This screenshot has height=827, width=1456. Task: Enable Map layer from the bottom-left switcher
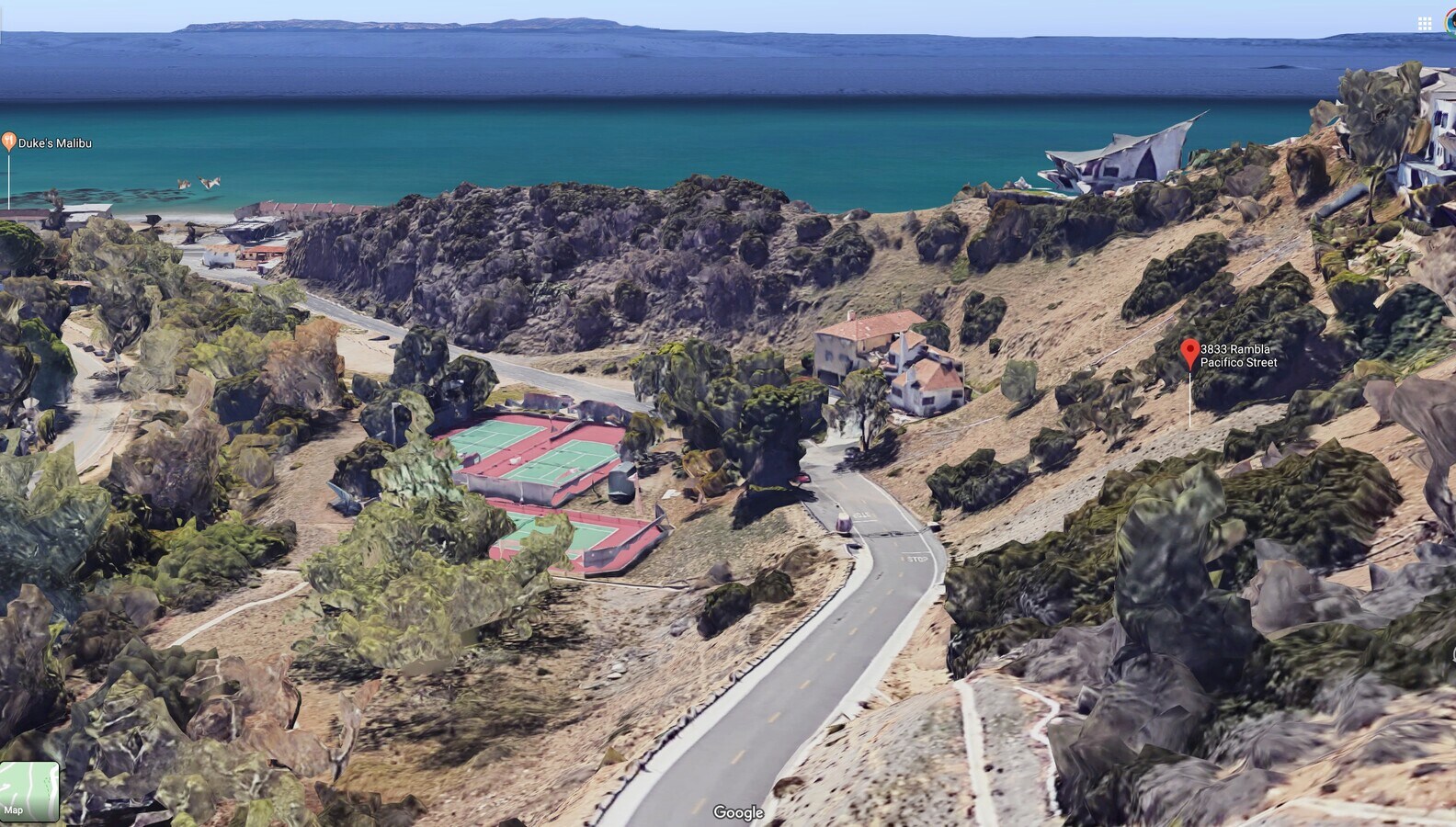click(28, 790)
